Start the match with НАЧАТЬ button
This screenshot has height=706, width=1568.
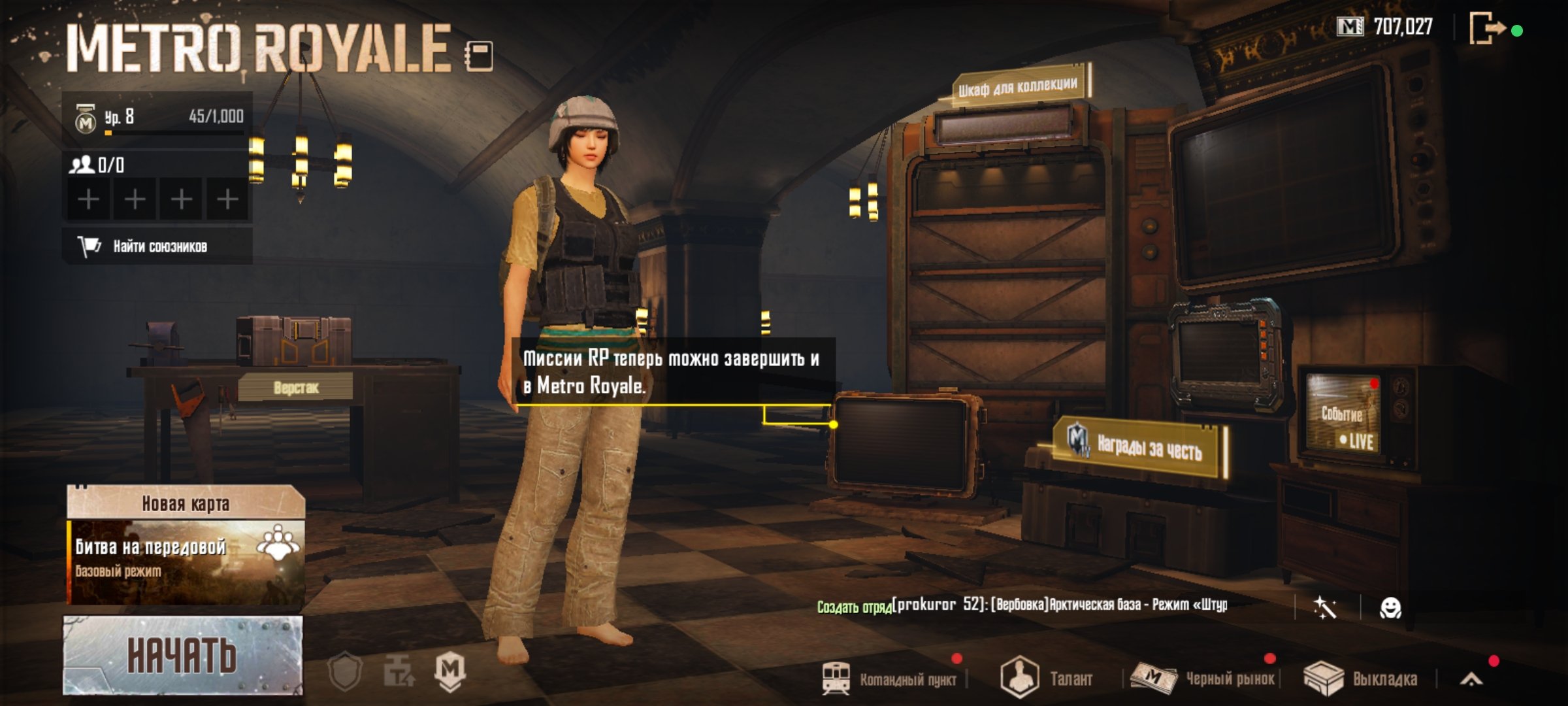182,655
